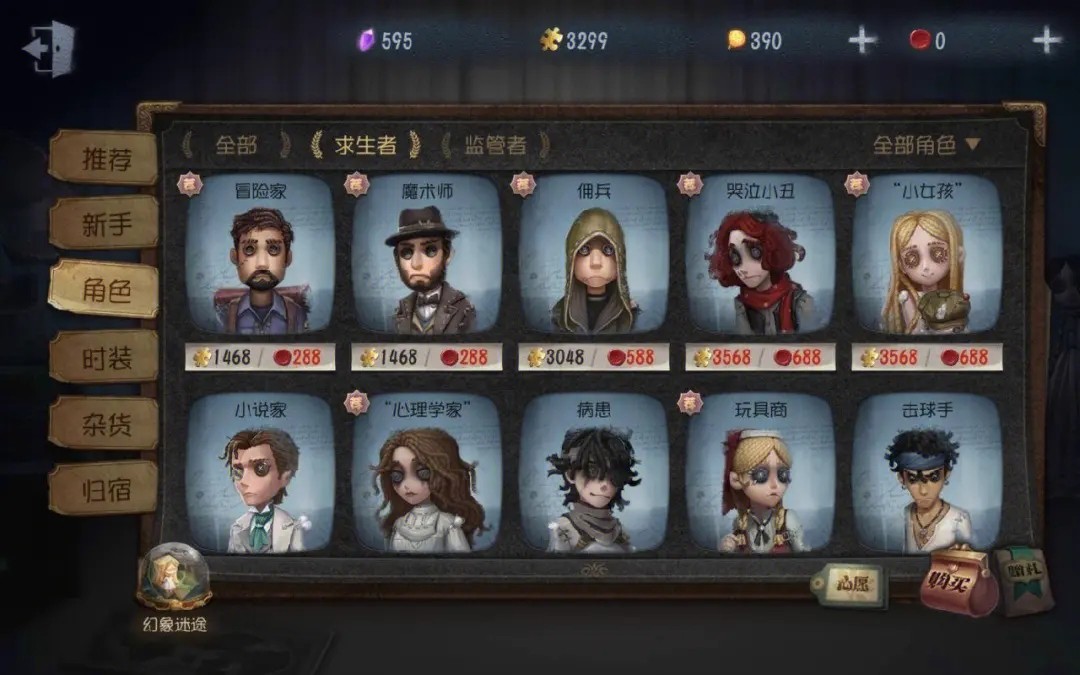Select the 魔术师 character card
The height and width of the screenshot is (675, 1080).
pos(426,258)
